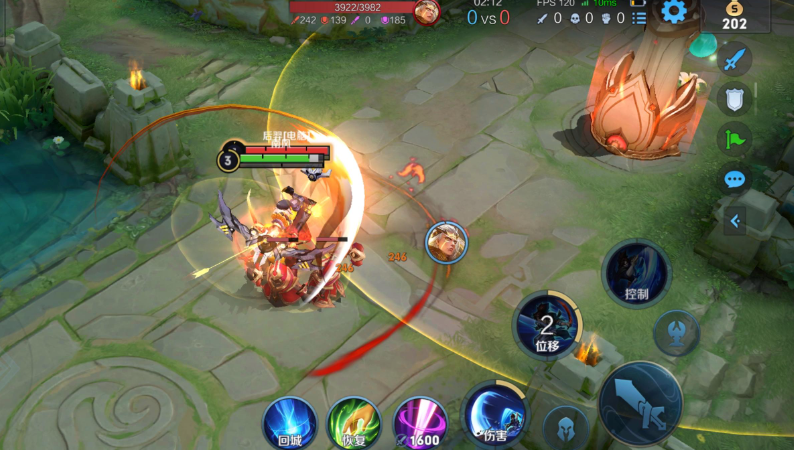Tap the shield signal icon
This screenshot has height=450, width=794.
tap(735, 99)
